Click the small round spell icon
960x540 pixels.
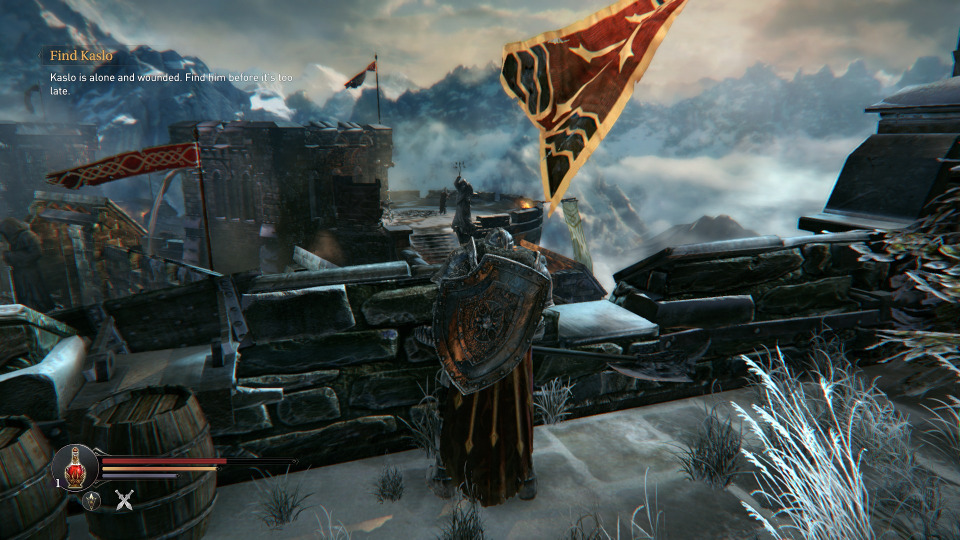pyautogui.click(x=91, y=501)
